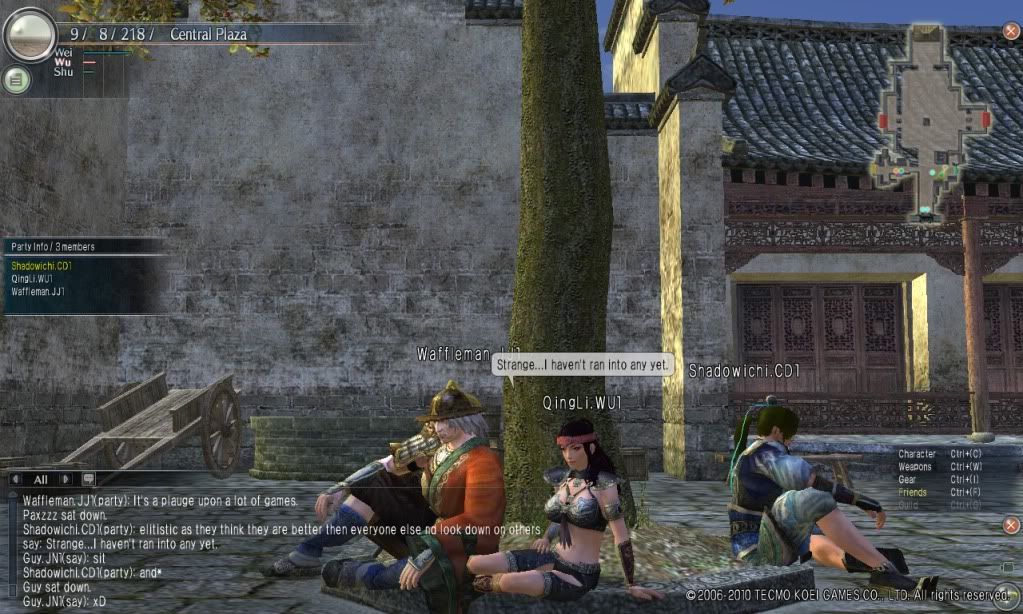Open the round green menu button

pyautogui.click(x=16, y=80)
